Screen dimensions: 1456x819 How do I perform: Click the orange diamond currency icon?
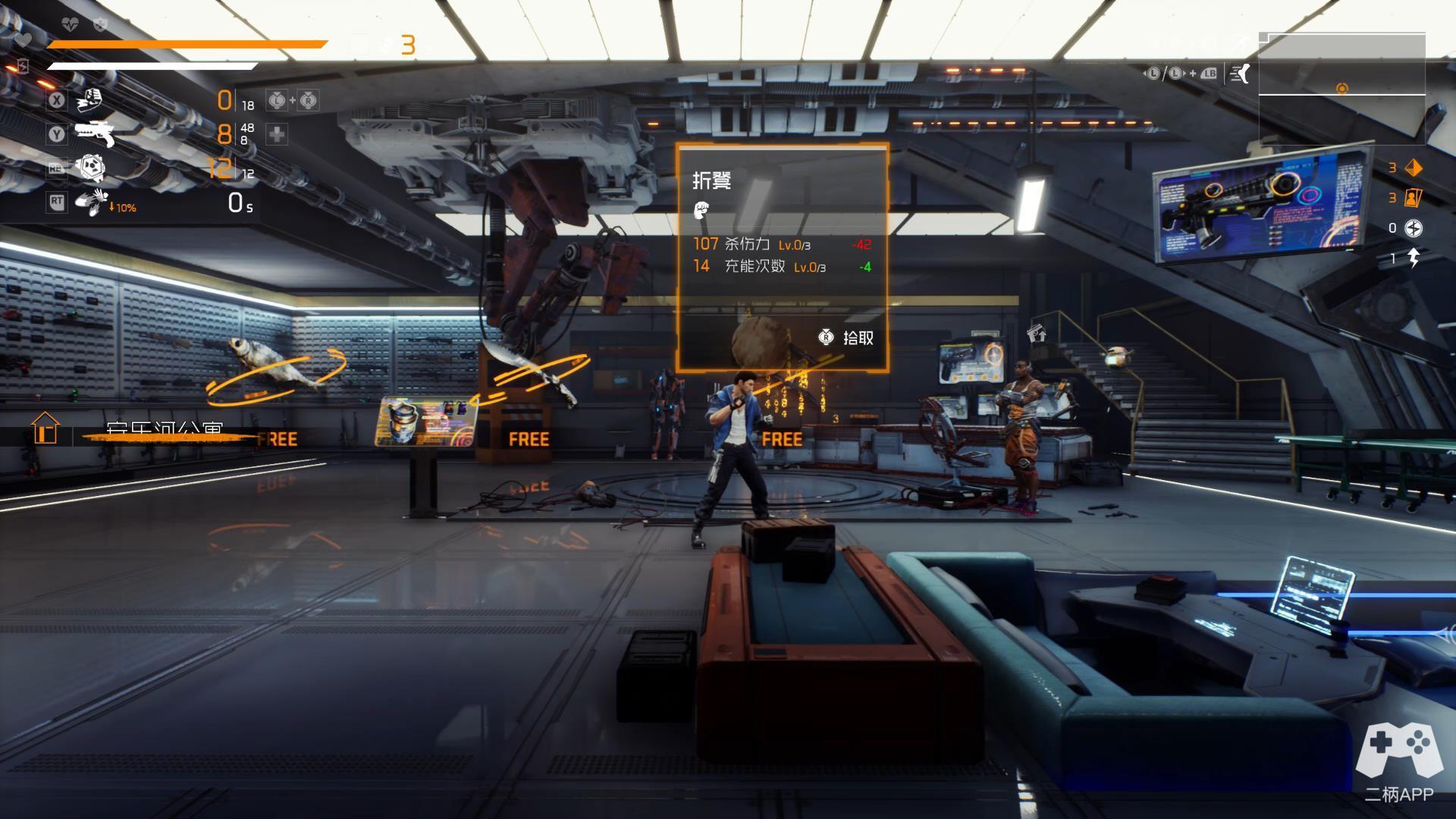(x=1414, y=168)
